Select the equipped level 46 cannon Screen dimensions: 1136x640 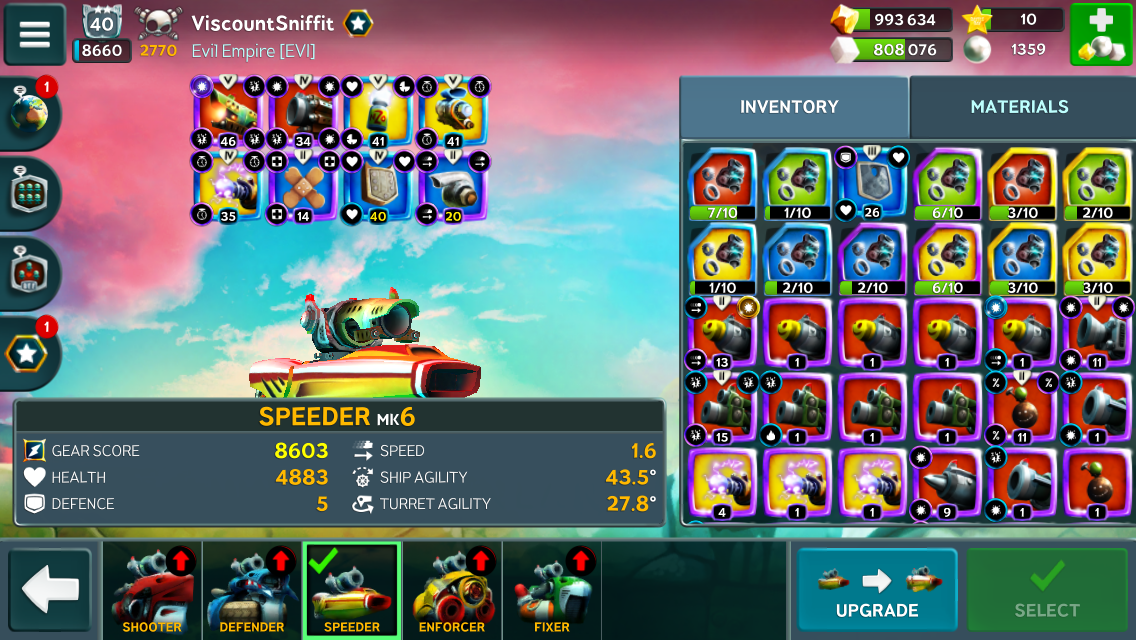click(x=227, y=112)
